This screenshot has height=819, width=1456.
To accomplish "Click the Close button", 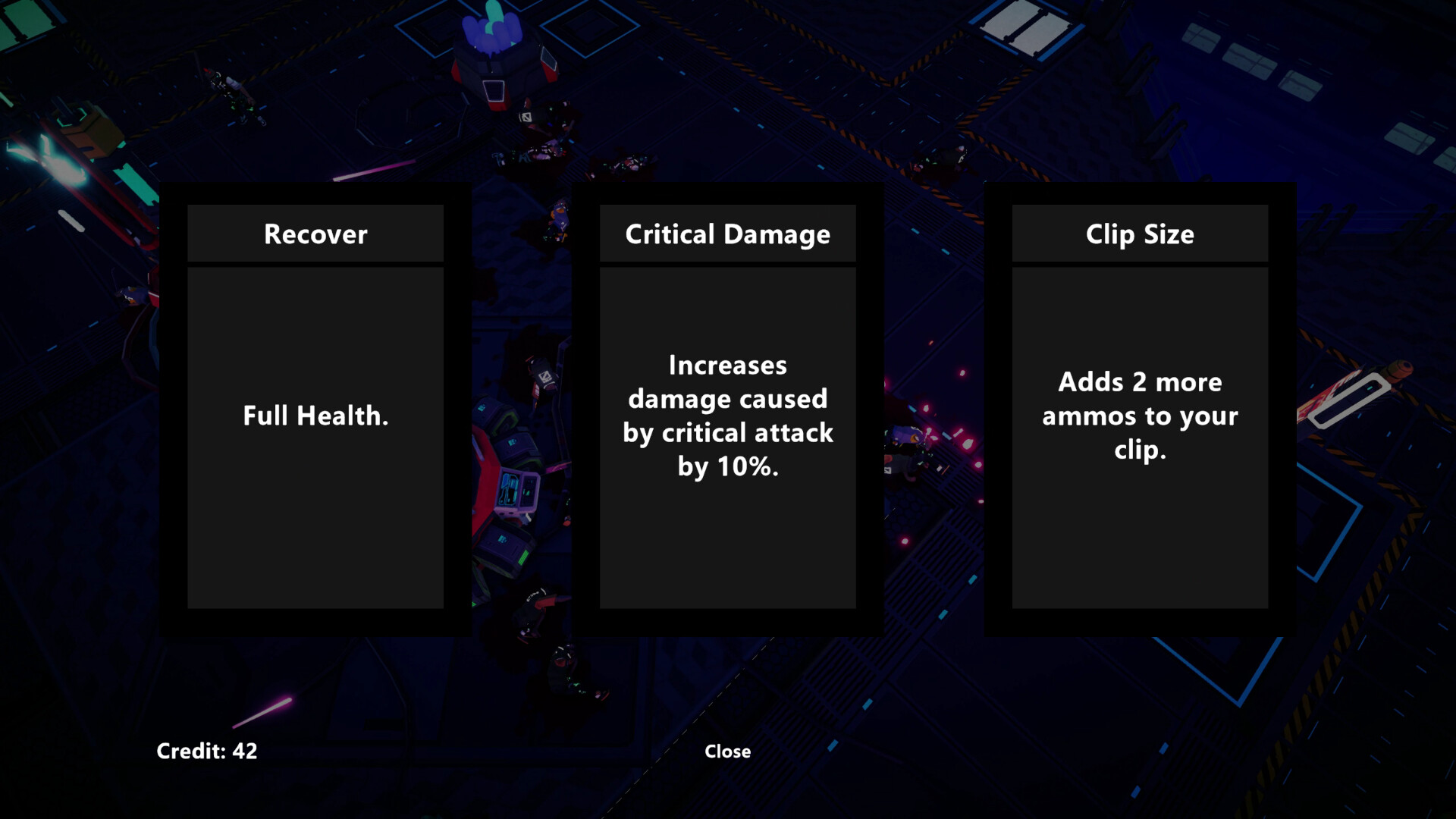I will pos(726,752).
